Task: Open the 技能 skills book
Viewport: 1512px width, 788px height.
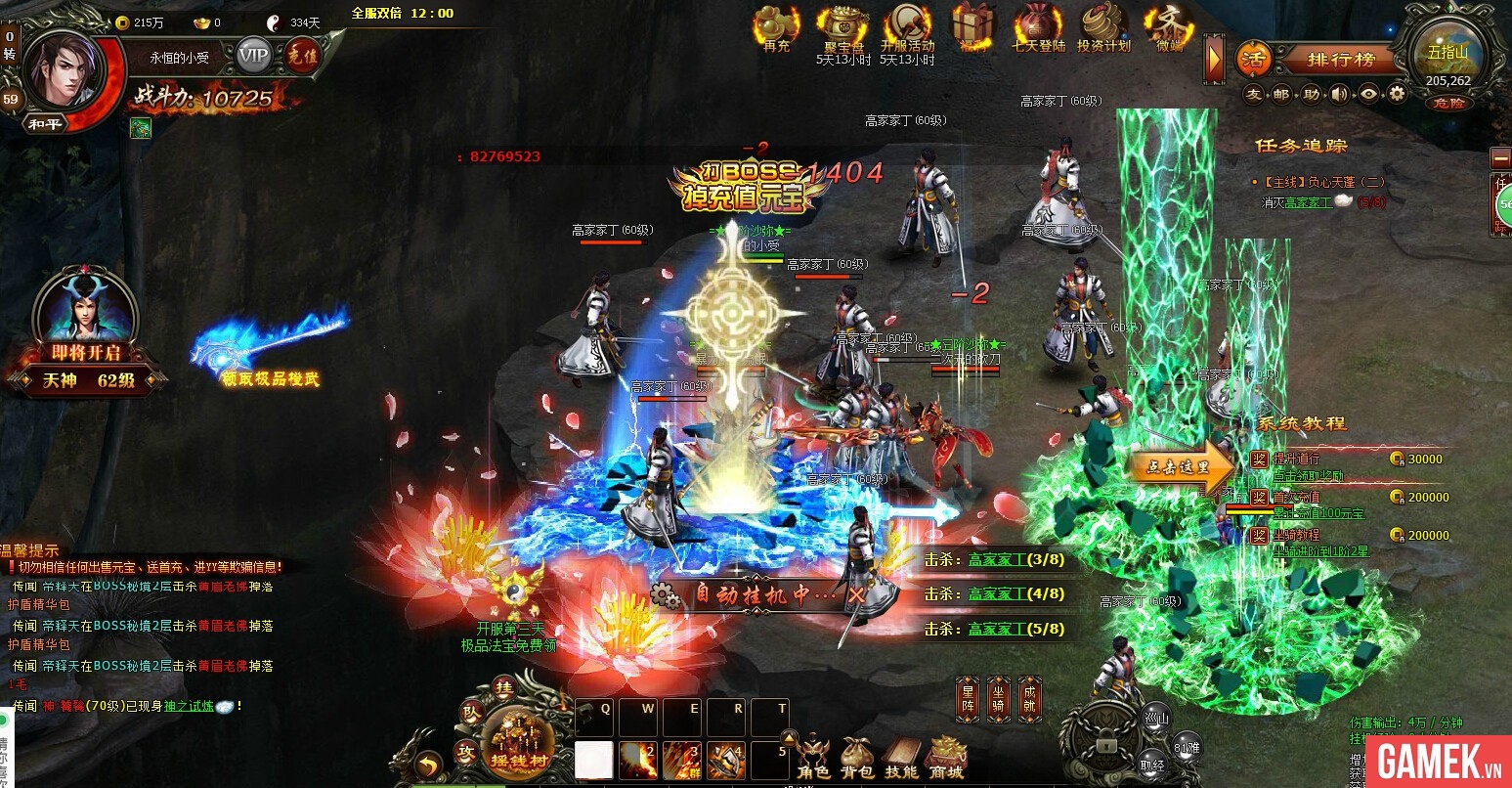Action: (x=901, y=757)
